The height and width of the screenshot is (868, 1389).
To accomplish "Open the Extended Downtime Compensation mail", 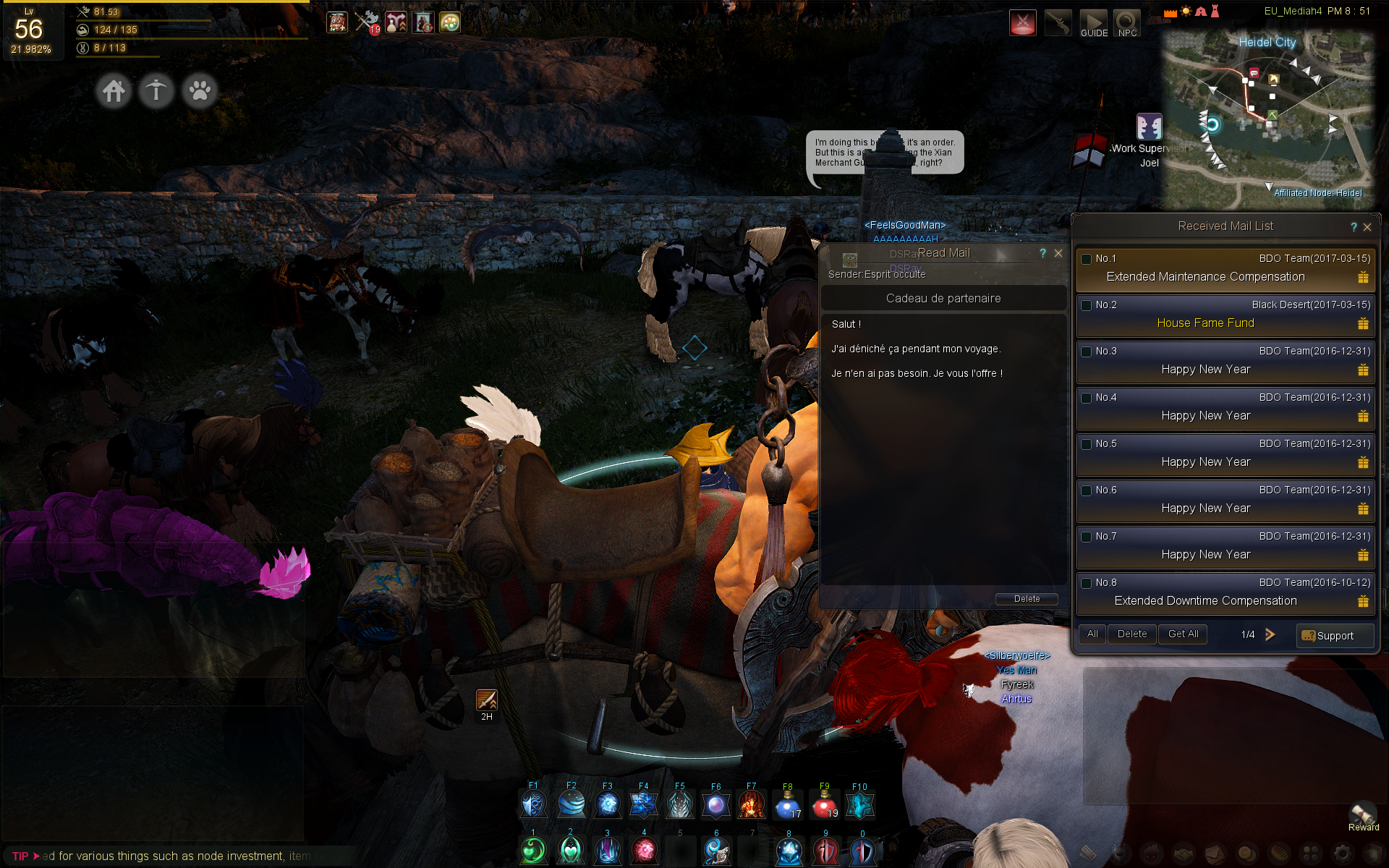I will click(x=1205, y=601).
